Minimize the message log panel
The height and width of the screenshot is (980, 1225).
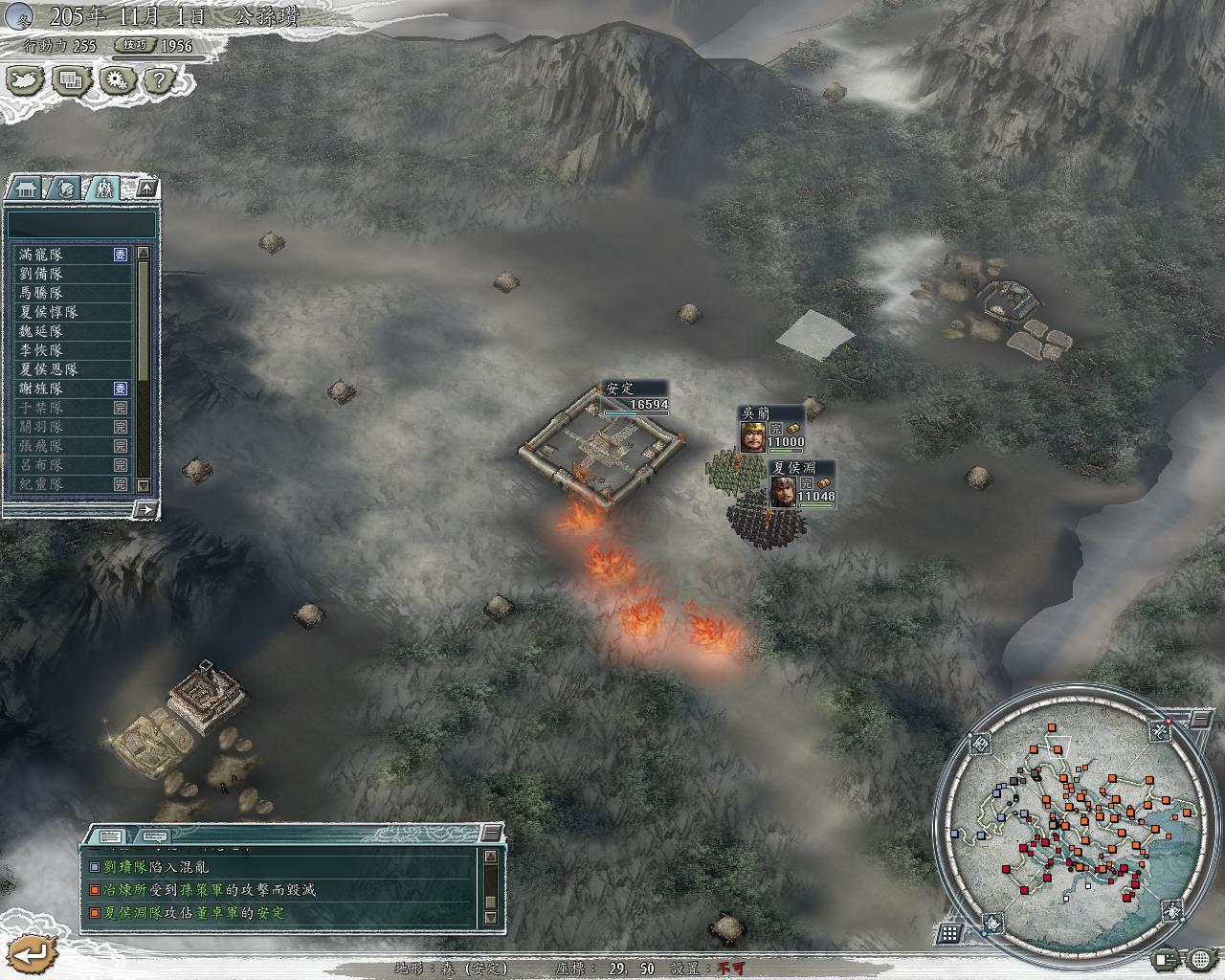click(491, 833)
